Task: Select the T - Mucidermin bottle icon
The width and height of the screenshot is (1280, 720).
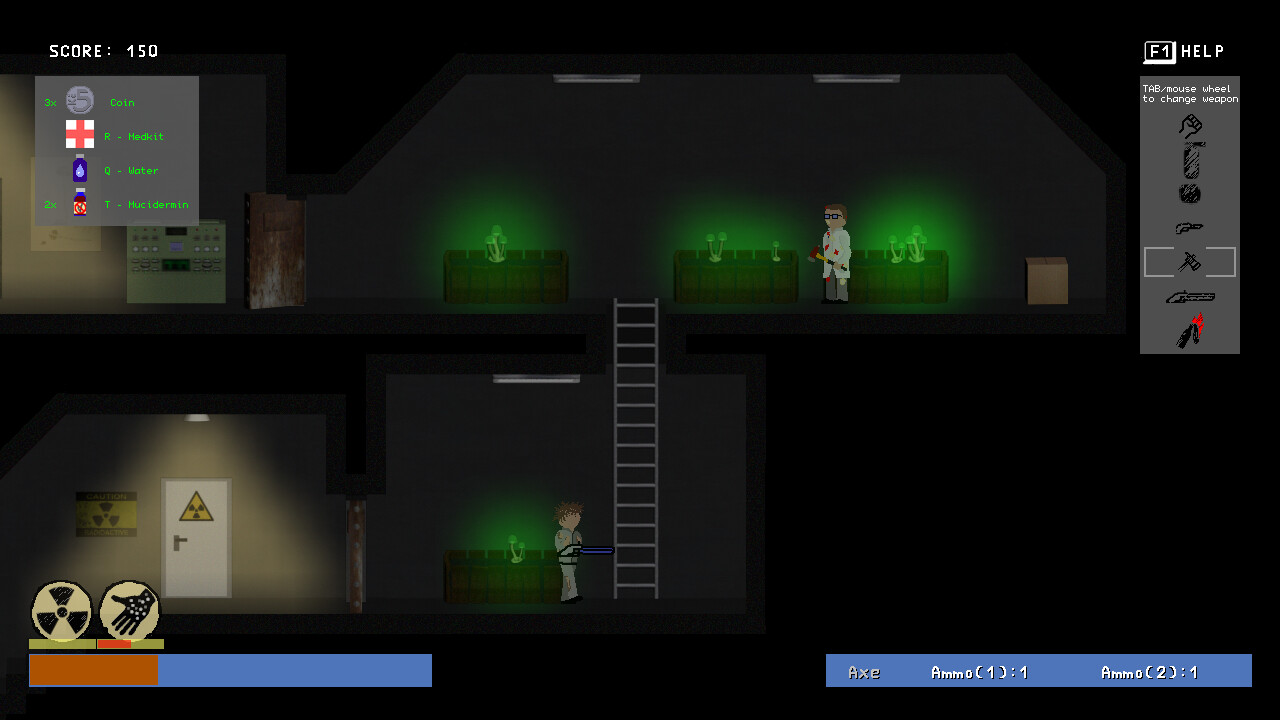Action: 79,204
